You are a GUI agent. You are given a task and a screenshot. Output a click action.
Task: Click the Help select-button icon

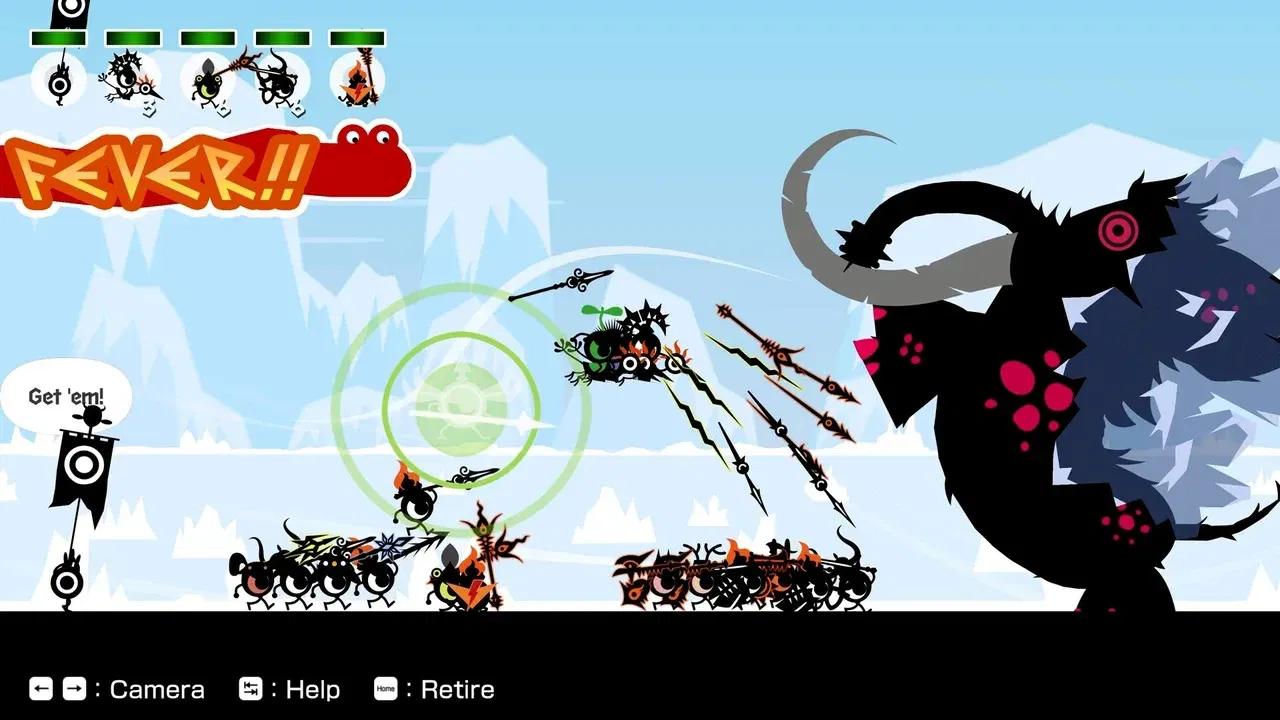click(250, 689)
